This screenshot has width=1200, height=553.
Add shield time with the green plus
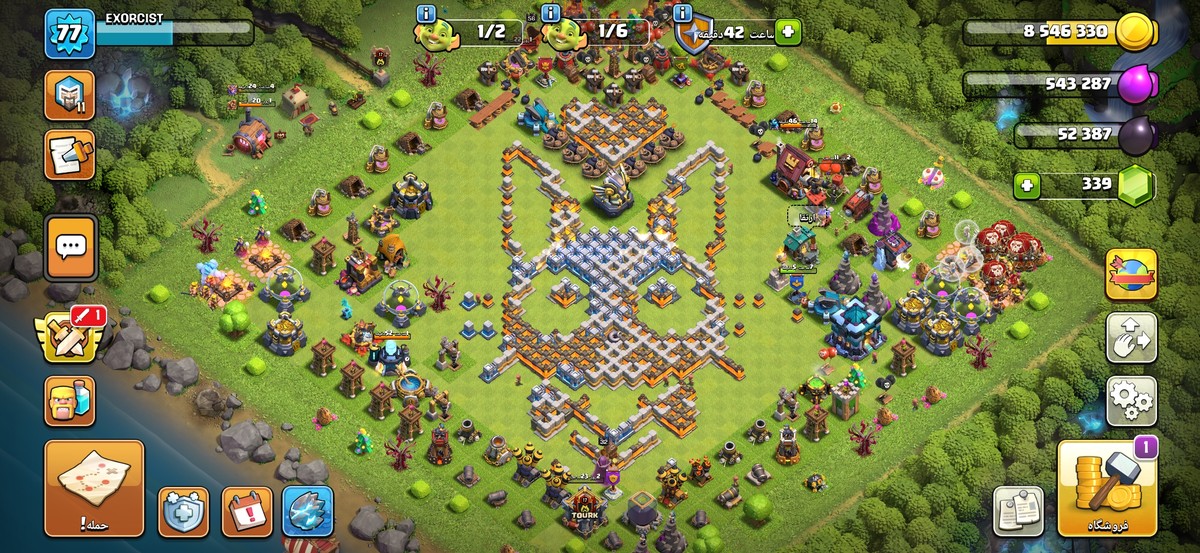788,32
